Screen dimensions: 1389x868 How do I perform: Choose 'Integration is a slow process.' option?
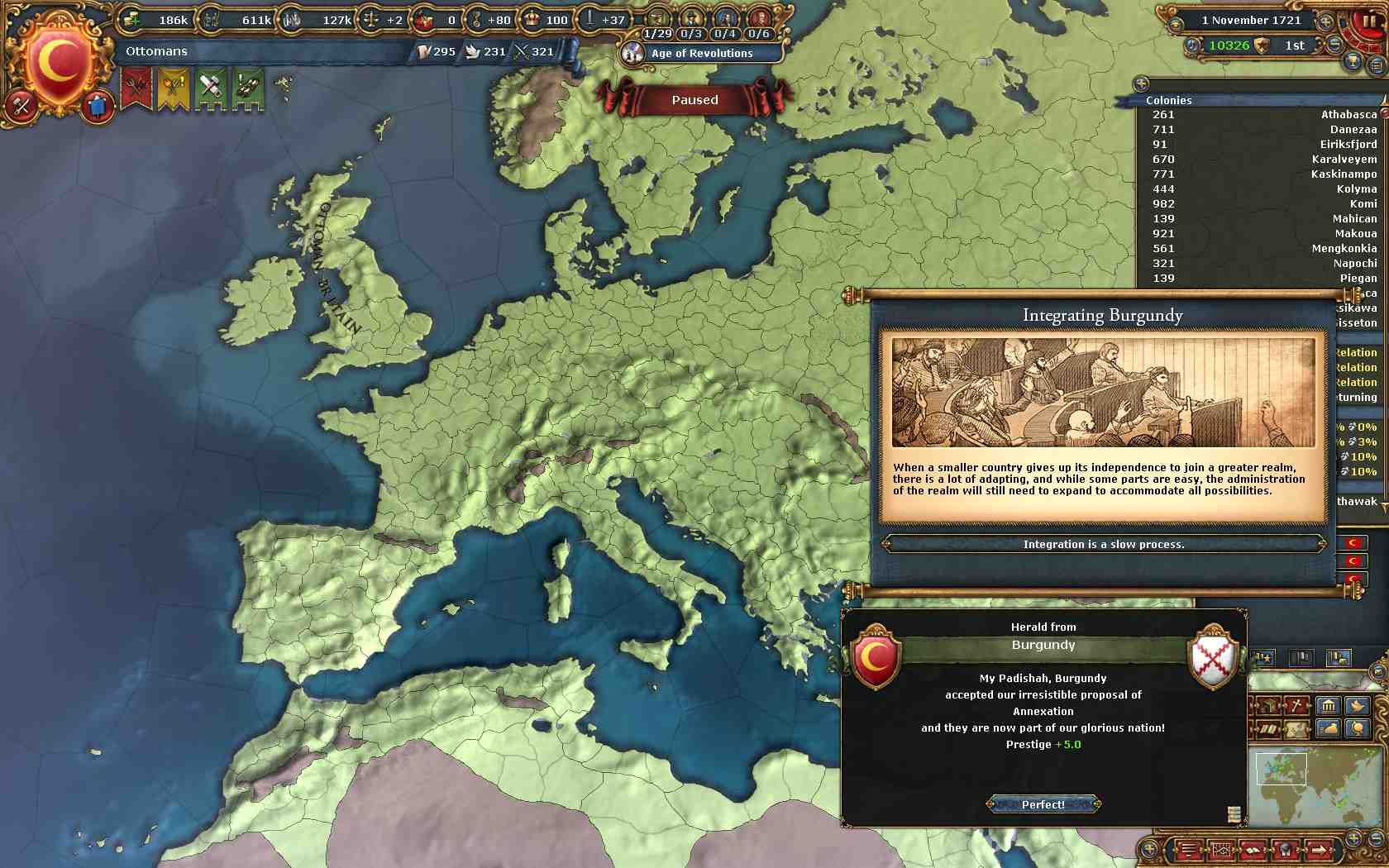click(x=1103, y=544)
